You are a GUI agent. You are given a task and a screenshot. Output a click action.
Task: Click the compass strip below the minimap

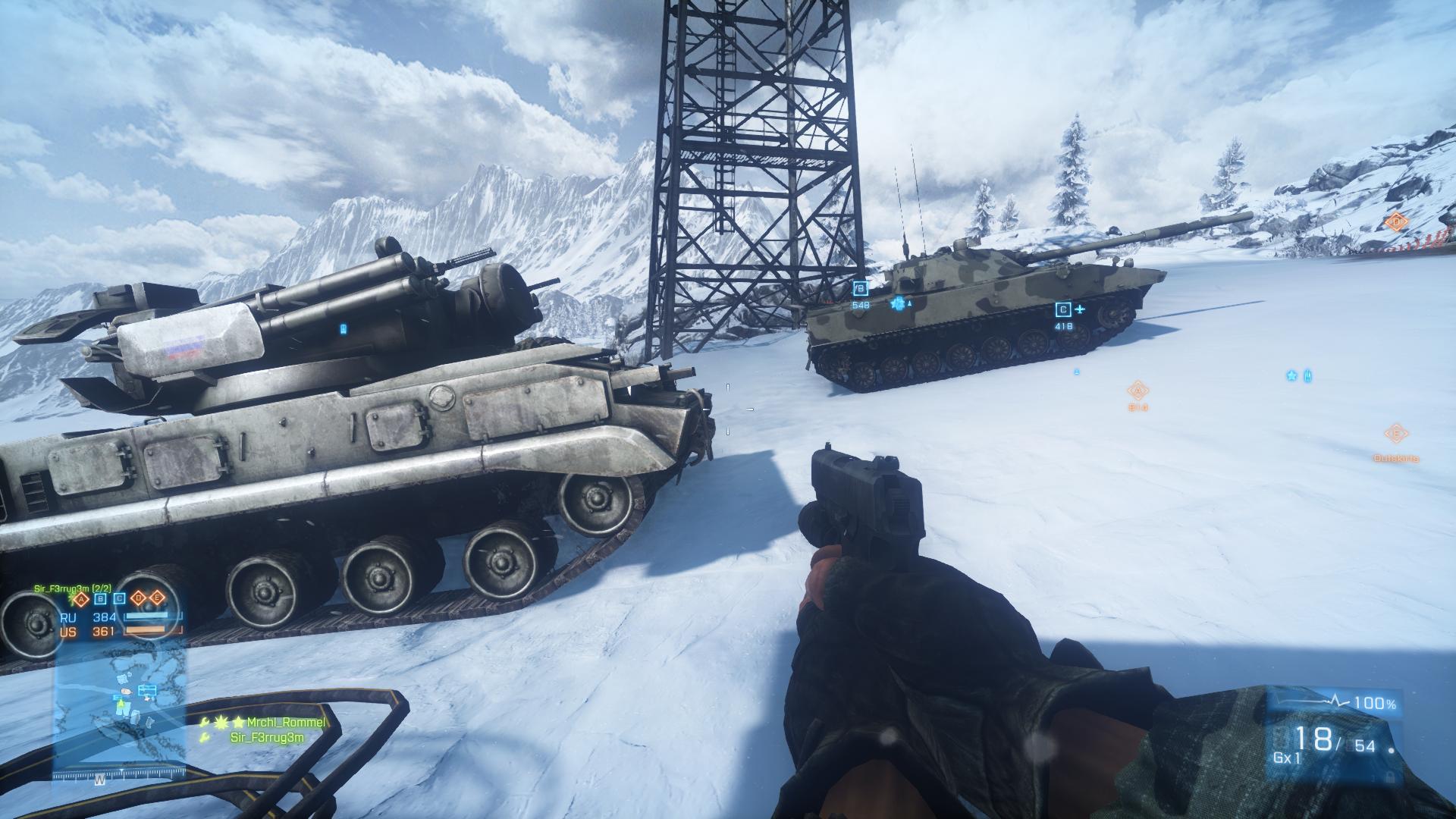[x=120, y=777]
